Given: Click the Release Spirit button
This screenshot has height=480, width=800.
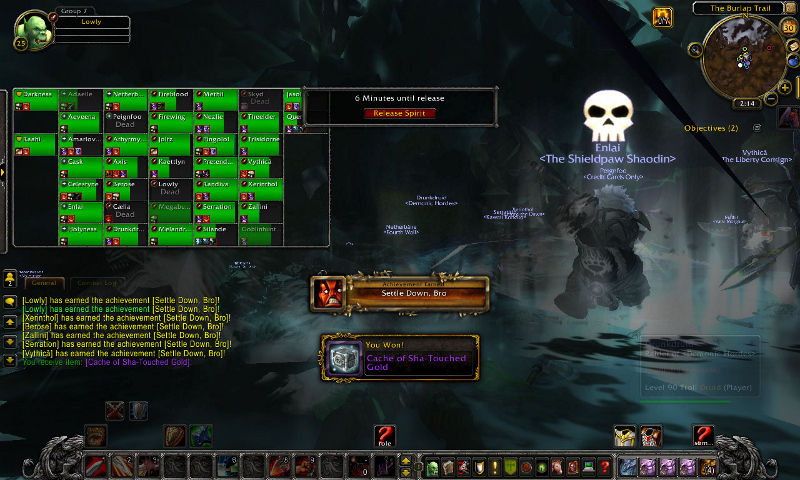Looking at the screenshot, I should (x=400, y=113).
